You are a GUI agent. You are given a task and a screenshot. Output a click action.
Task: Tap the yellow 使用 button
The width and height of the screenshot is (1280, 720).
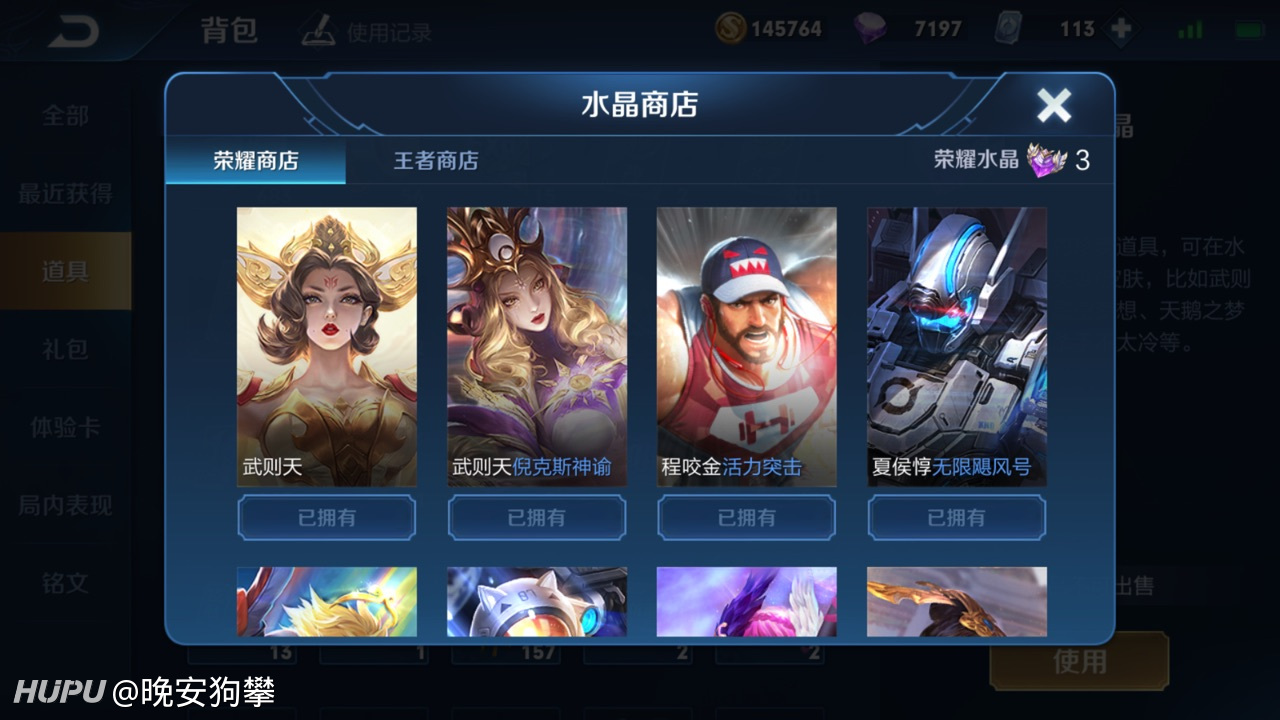1079,661
